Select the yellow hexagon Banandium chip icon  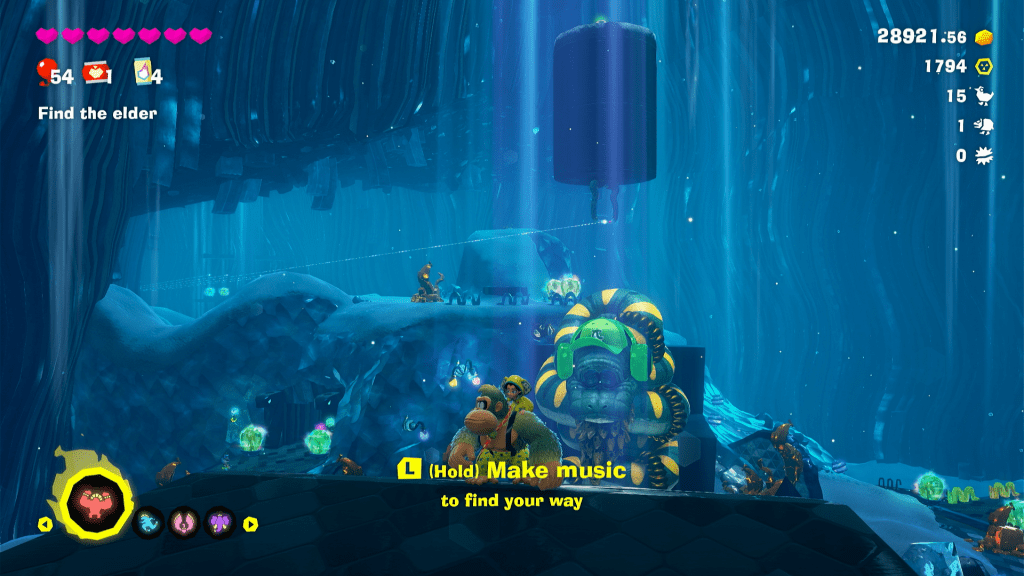click(984, 66)
